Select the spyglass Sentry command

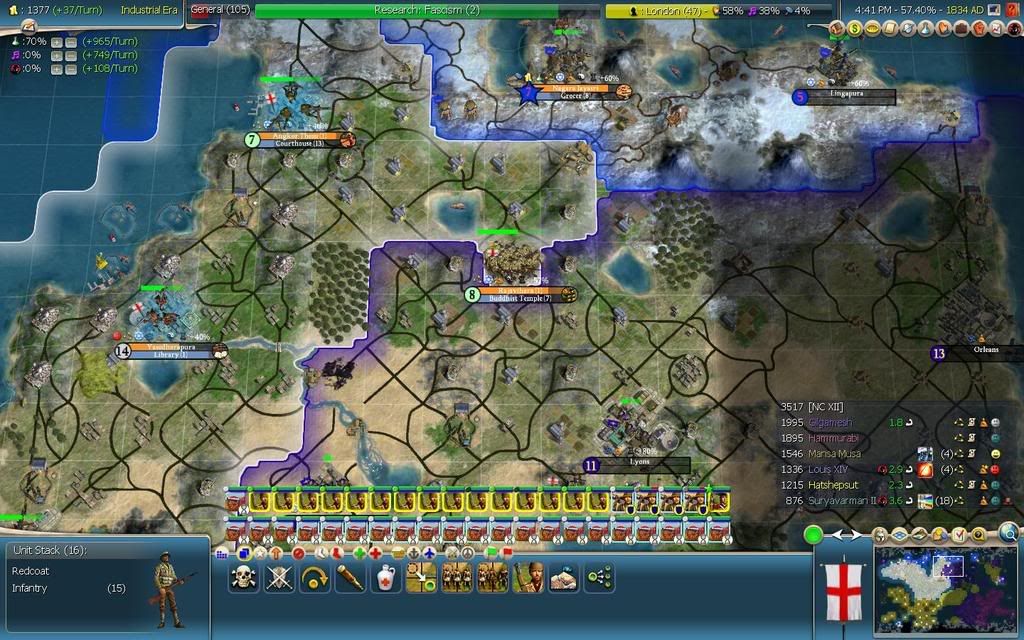coord(350,578)
